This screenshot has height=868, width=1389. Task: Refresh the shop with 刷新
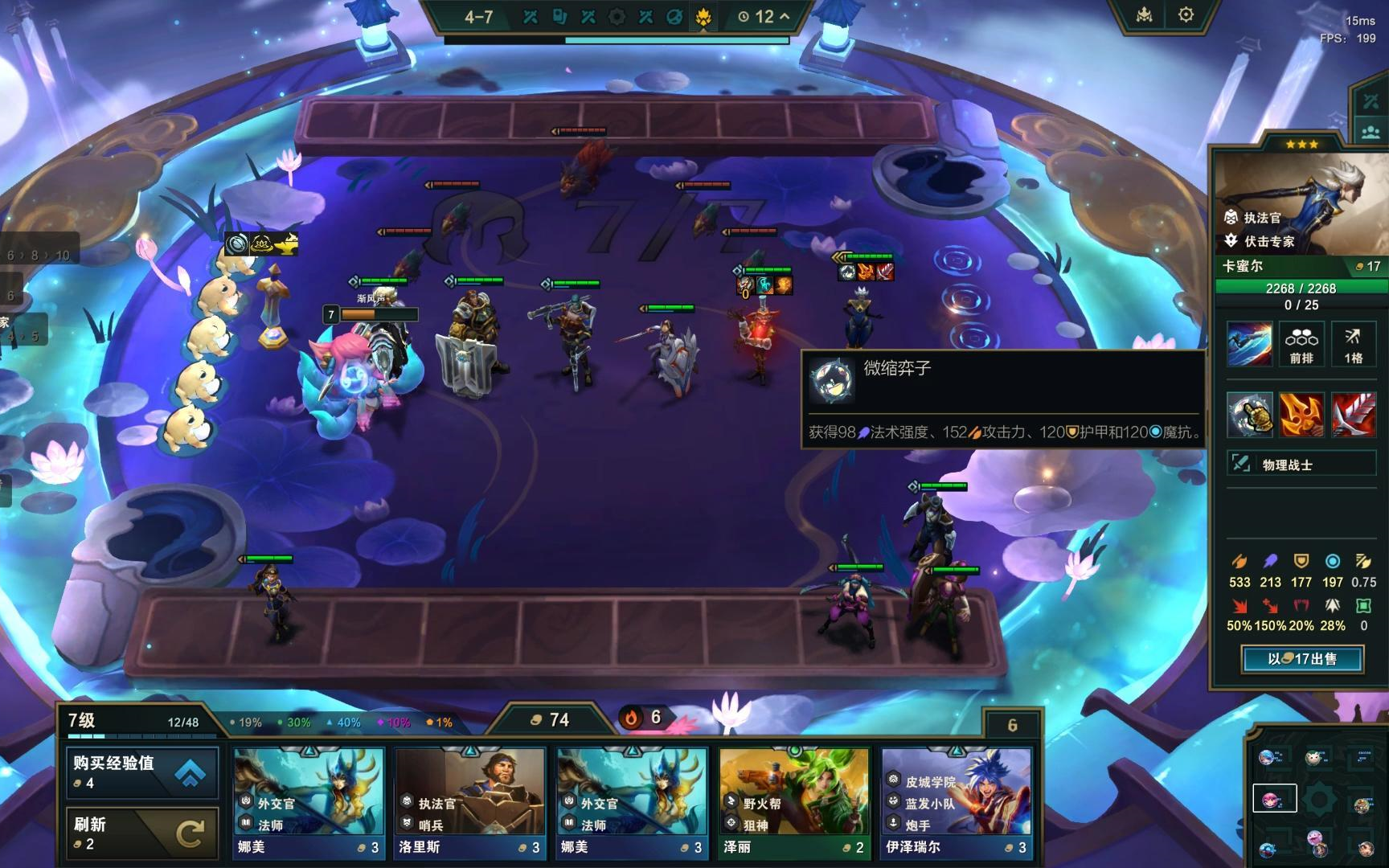(142, 833)
